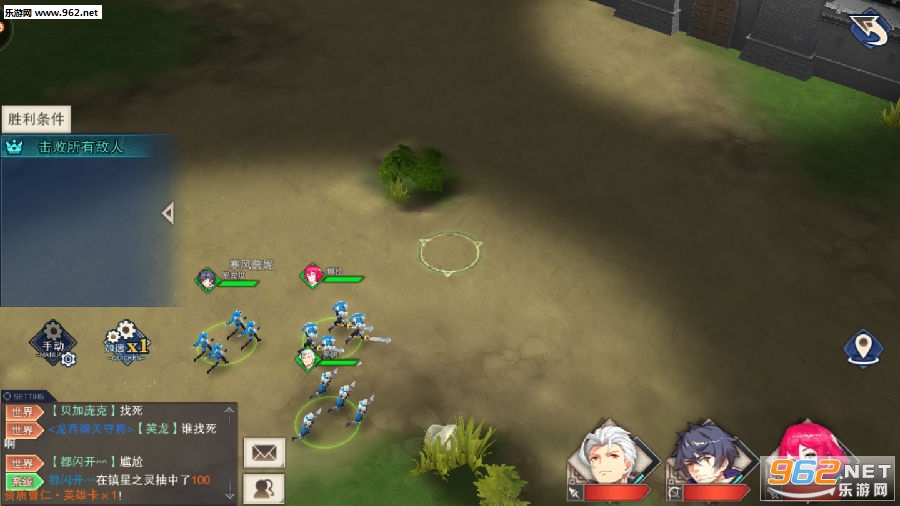This screenshot has width=900, height=506.
Task: Select the dark-haired hero portrait
Action: click(x=708, y=460)
